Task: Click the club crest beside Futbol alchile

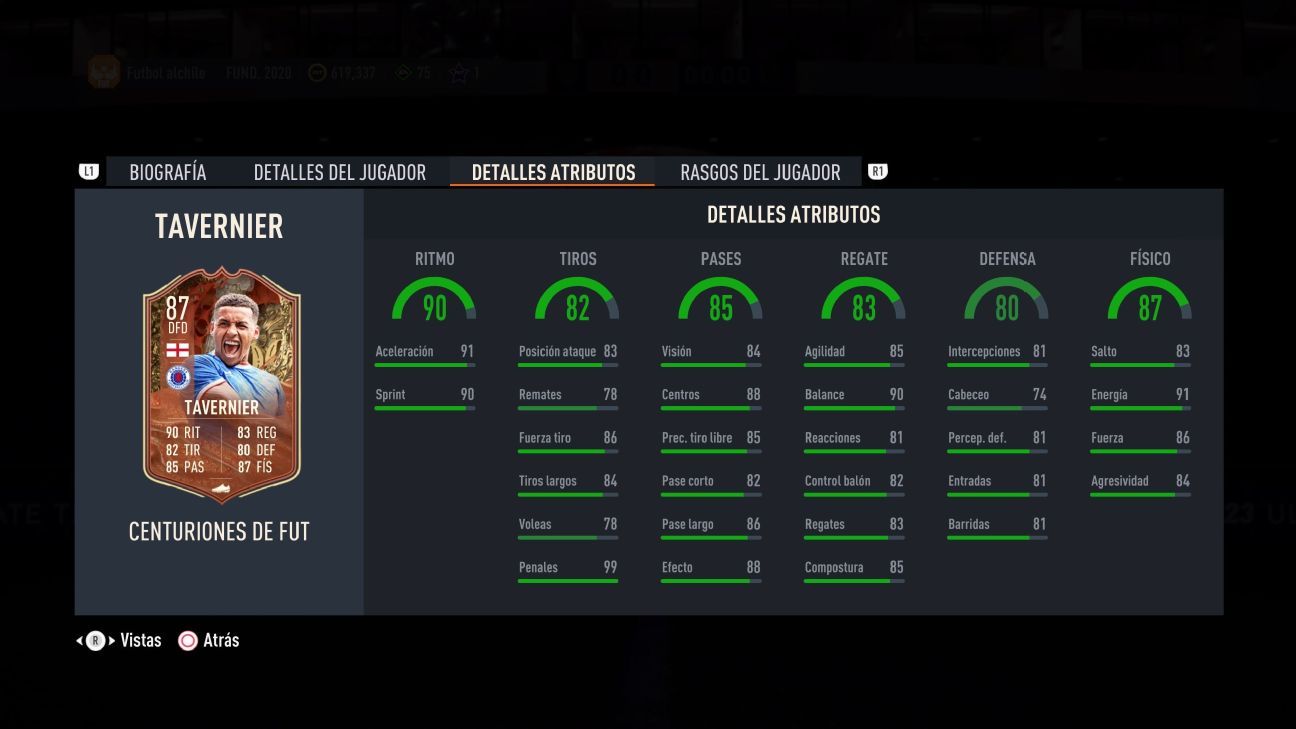Action: pos(103,71)
